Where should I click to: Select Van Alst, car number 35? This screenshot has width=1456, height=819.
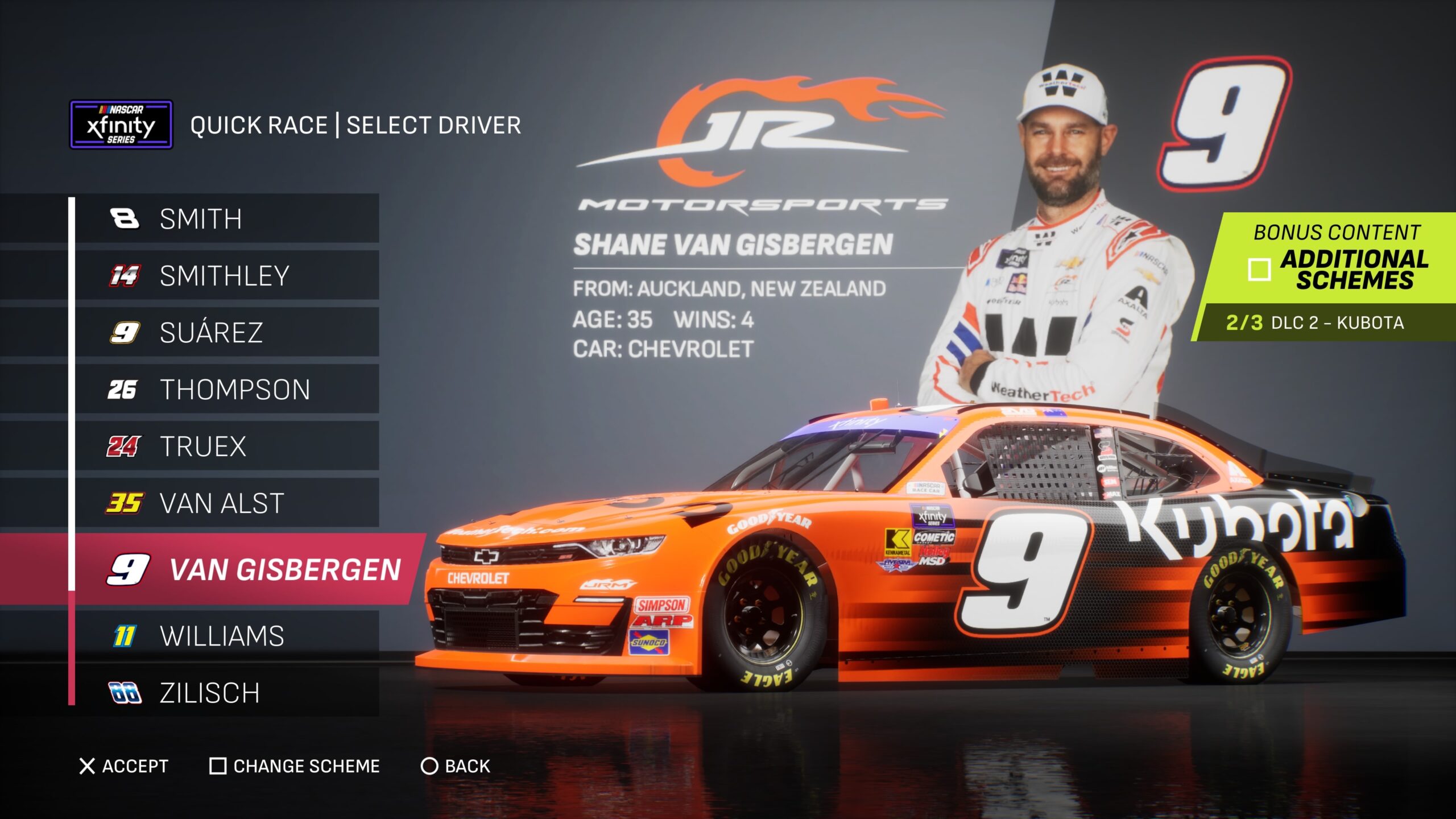click(226, 503)
